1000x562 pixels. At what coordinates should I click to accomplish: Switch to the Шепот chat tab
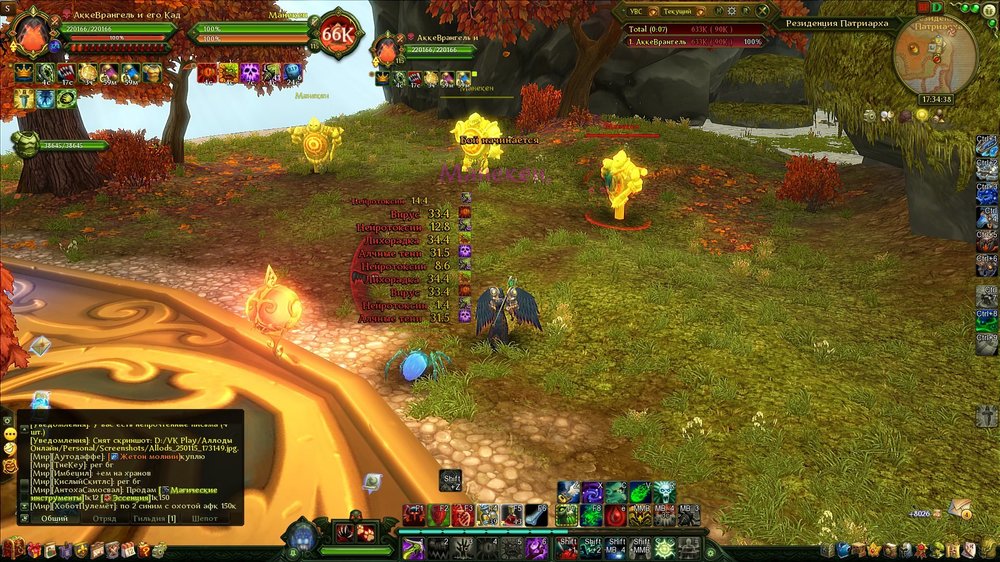pos(204,518)
